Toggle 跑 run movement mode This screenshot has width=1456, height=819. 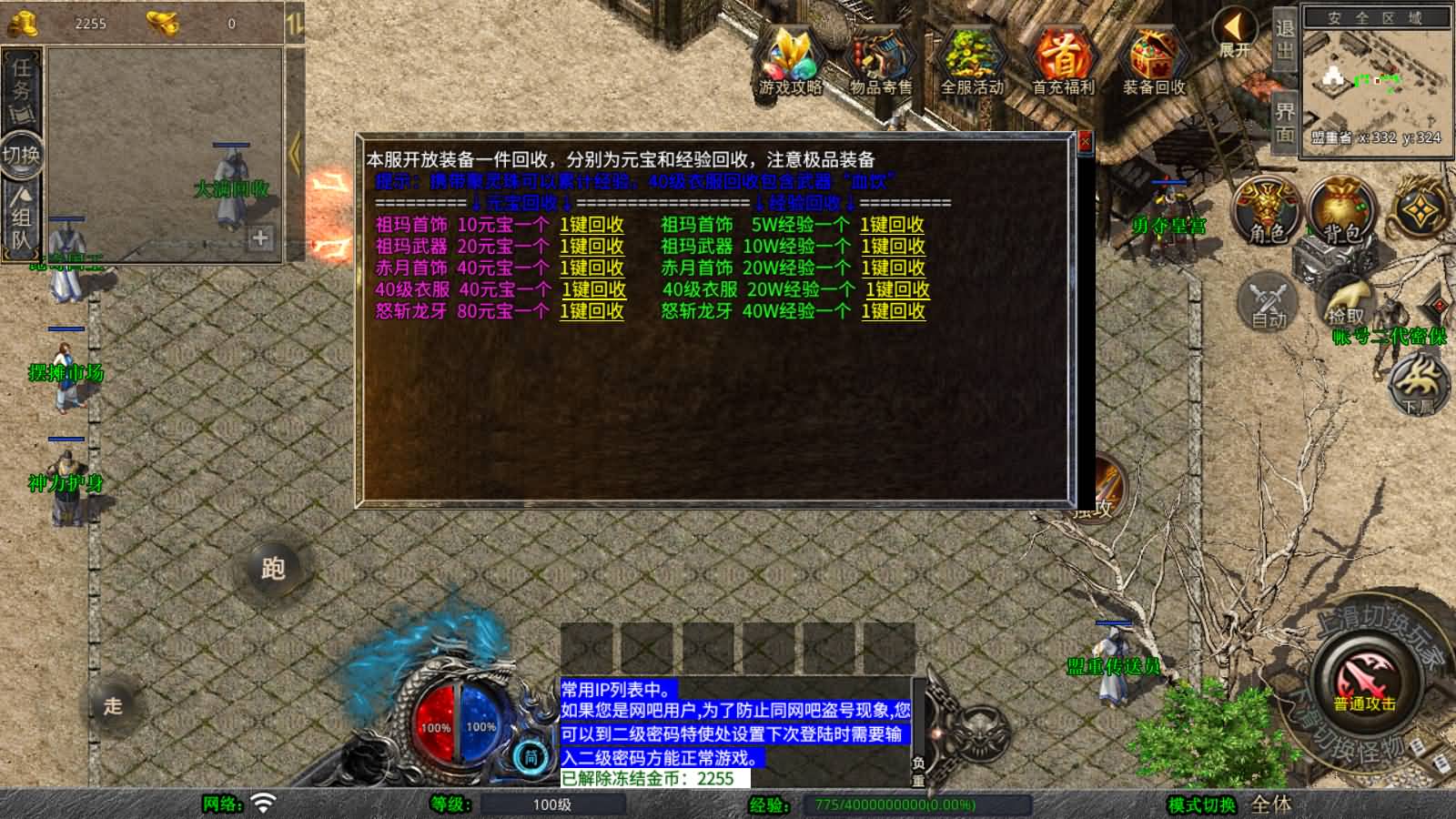pos(273,566)
